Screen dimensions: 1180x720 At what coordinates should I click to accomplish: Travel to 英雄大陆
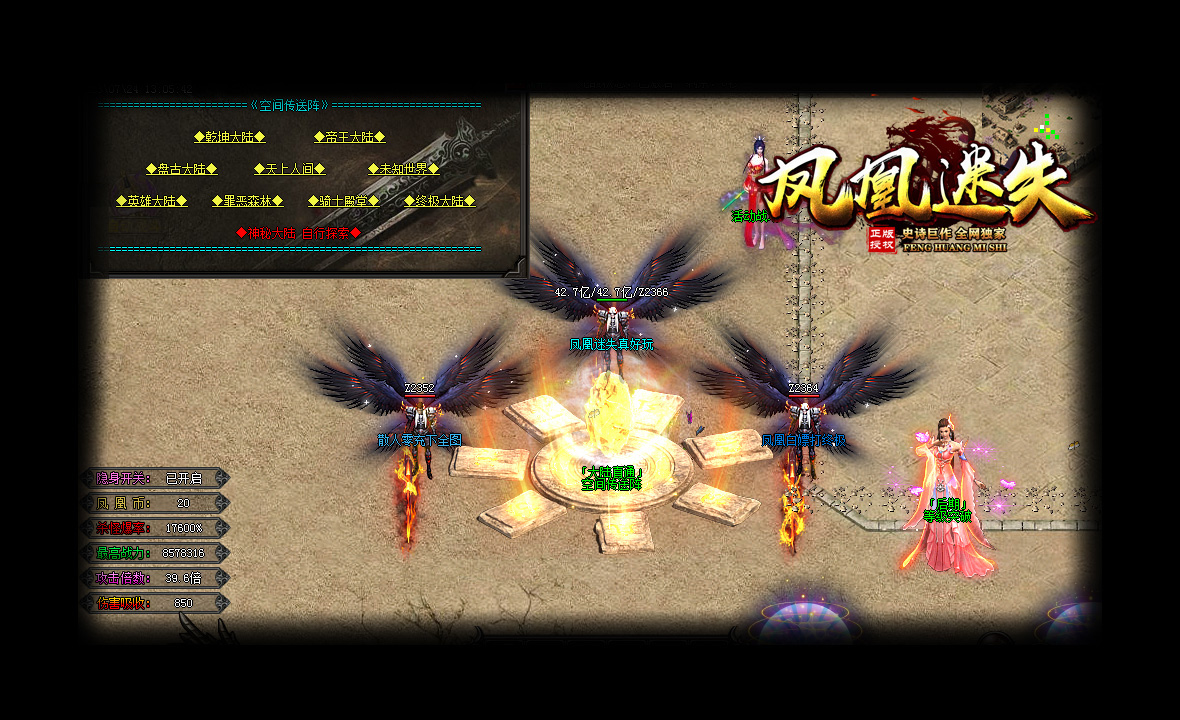click(151, 201)
